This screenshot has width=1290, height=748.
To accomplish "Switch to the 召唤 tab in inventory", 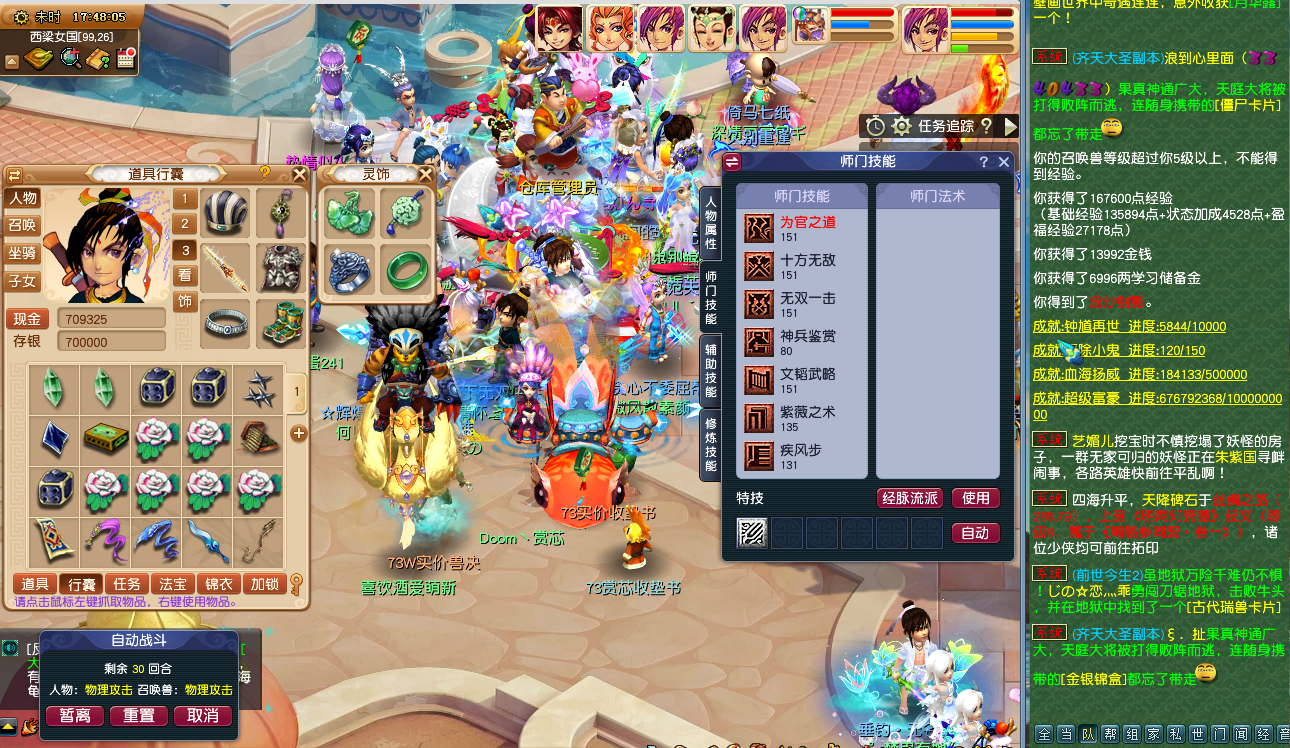I will click(22, 226).
